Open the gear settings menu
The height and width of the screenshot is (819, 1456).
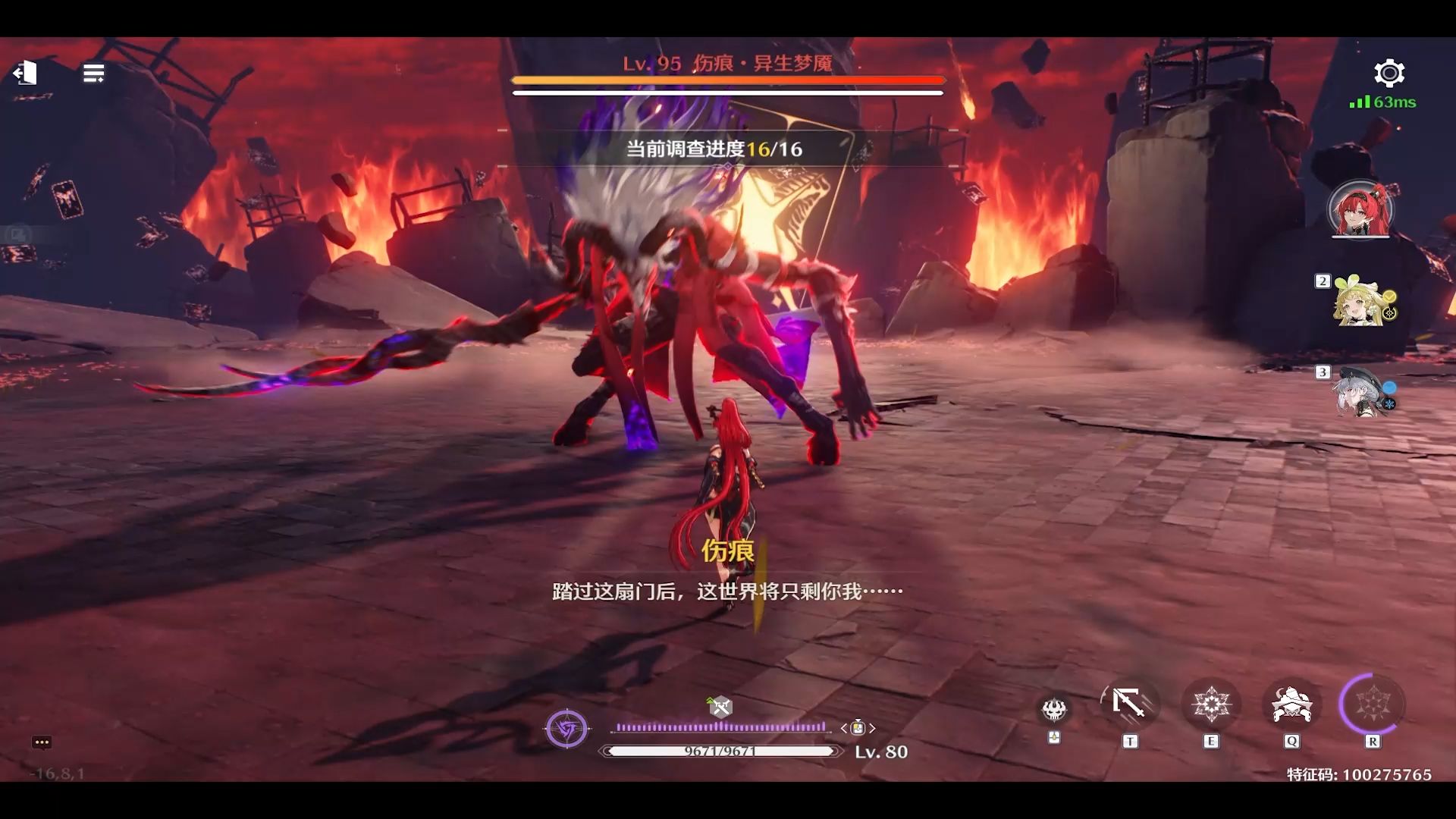(x=1389, y=73)
